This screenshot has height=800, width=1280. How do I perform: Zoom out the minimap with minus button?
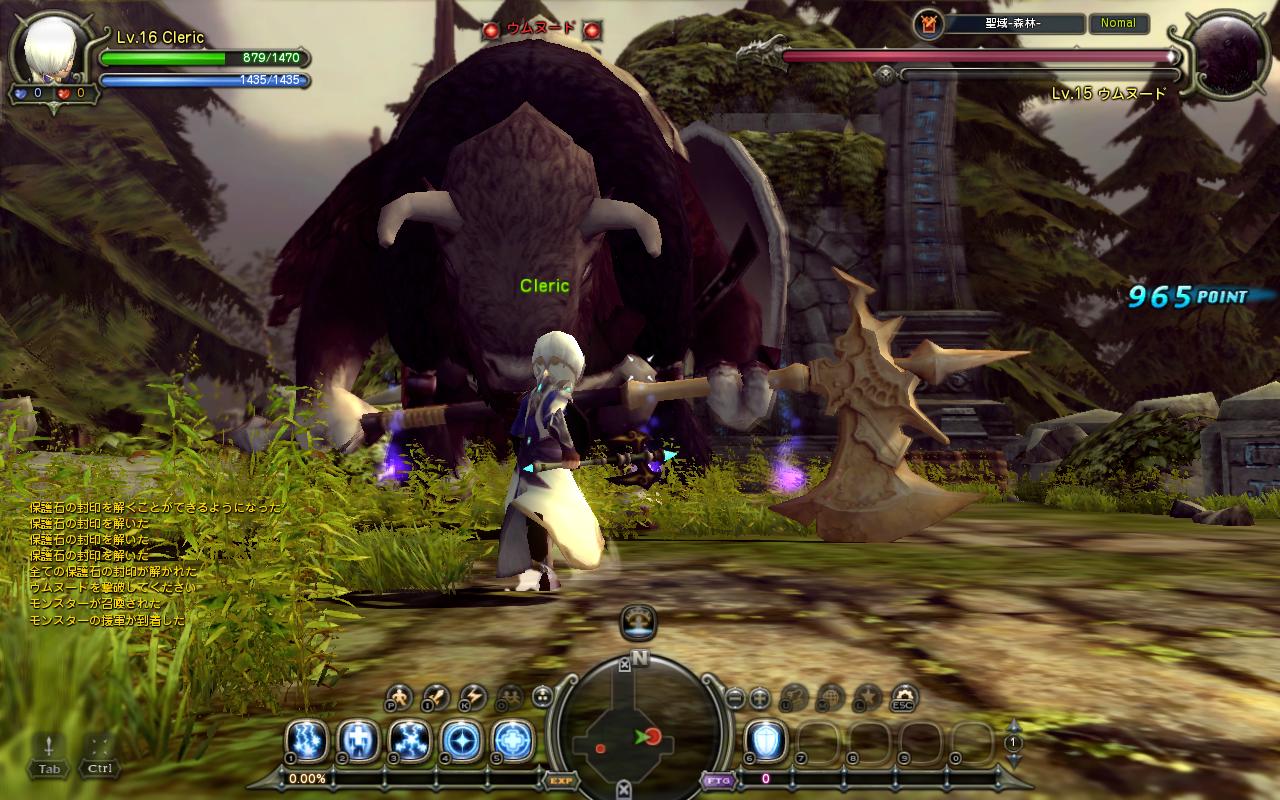(735, 697)
